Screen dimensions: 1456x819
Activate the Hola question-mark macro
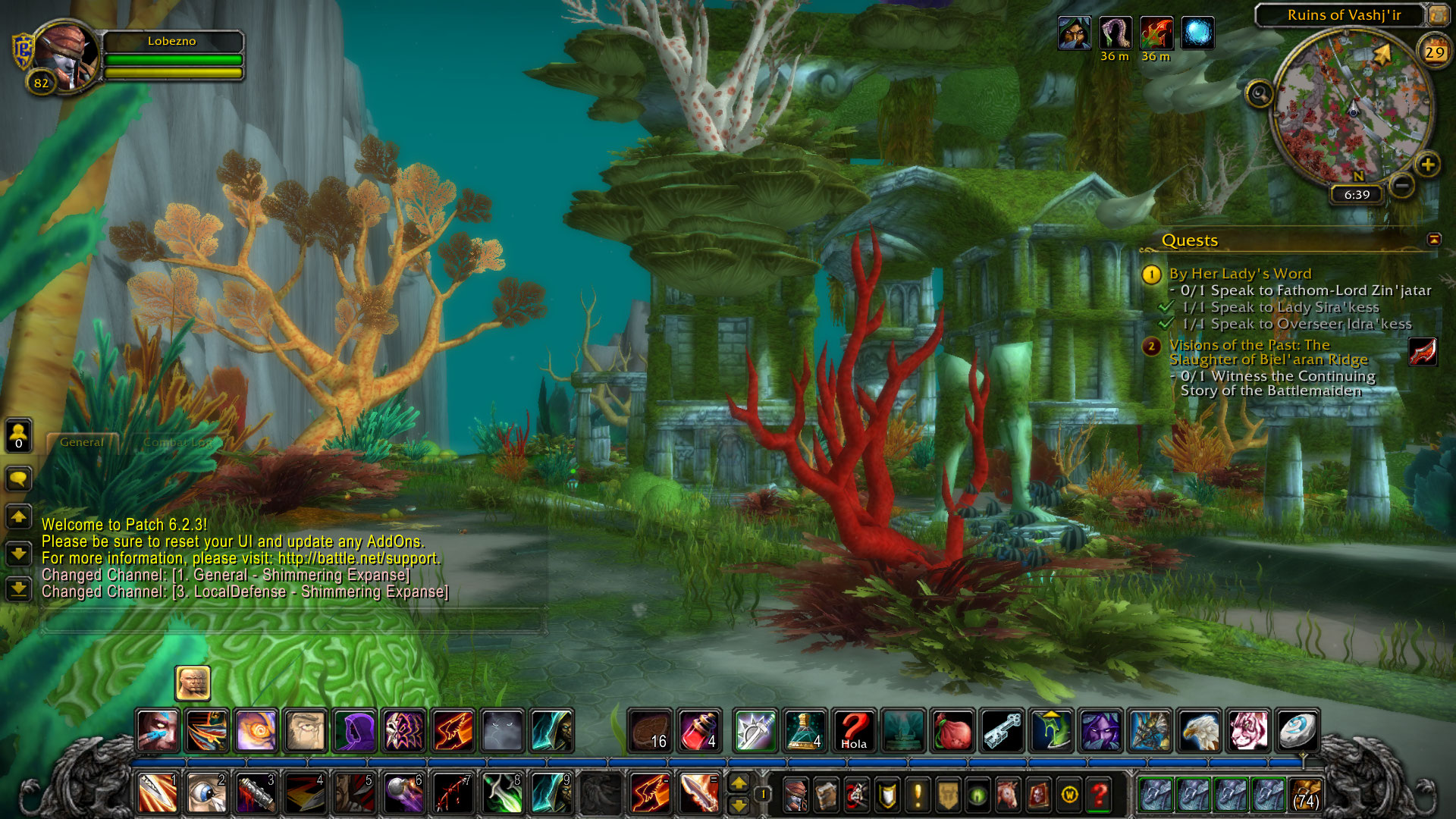pyautogui.click(x=854, y=731)
